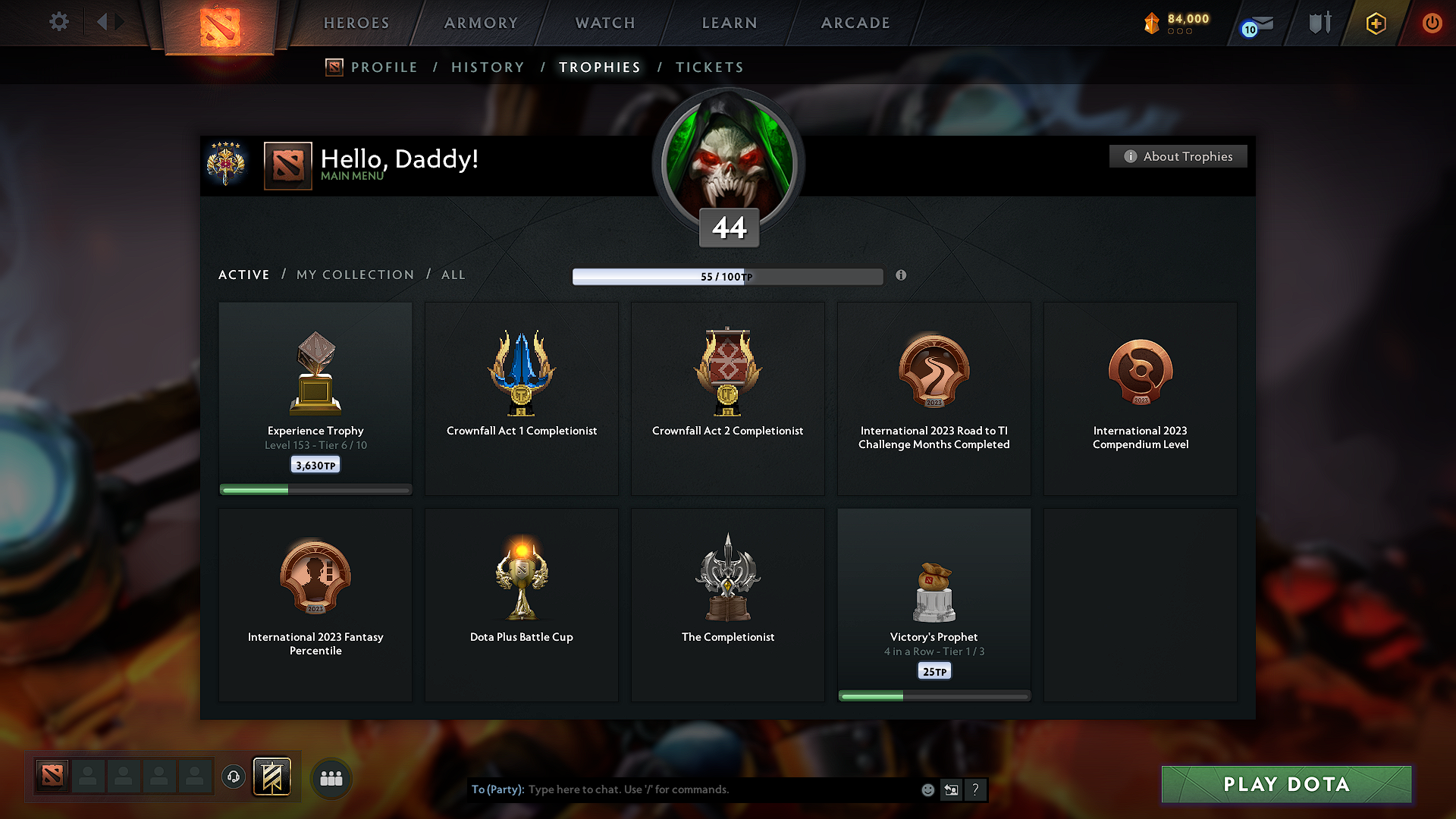The height and width of the screenshot is (819, 1456).
Task: Open the friends list people icon
Action: pyautogui.click(x=331, y=777)
